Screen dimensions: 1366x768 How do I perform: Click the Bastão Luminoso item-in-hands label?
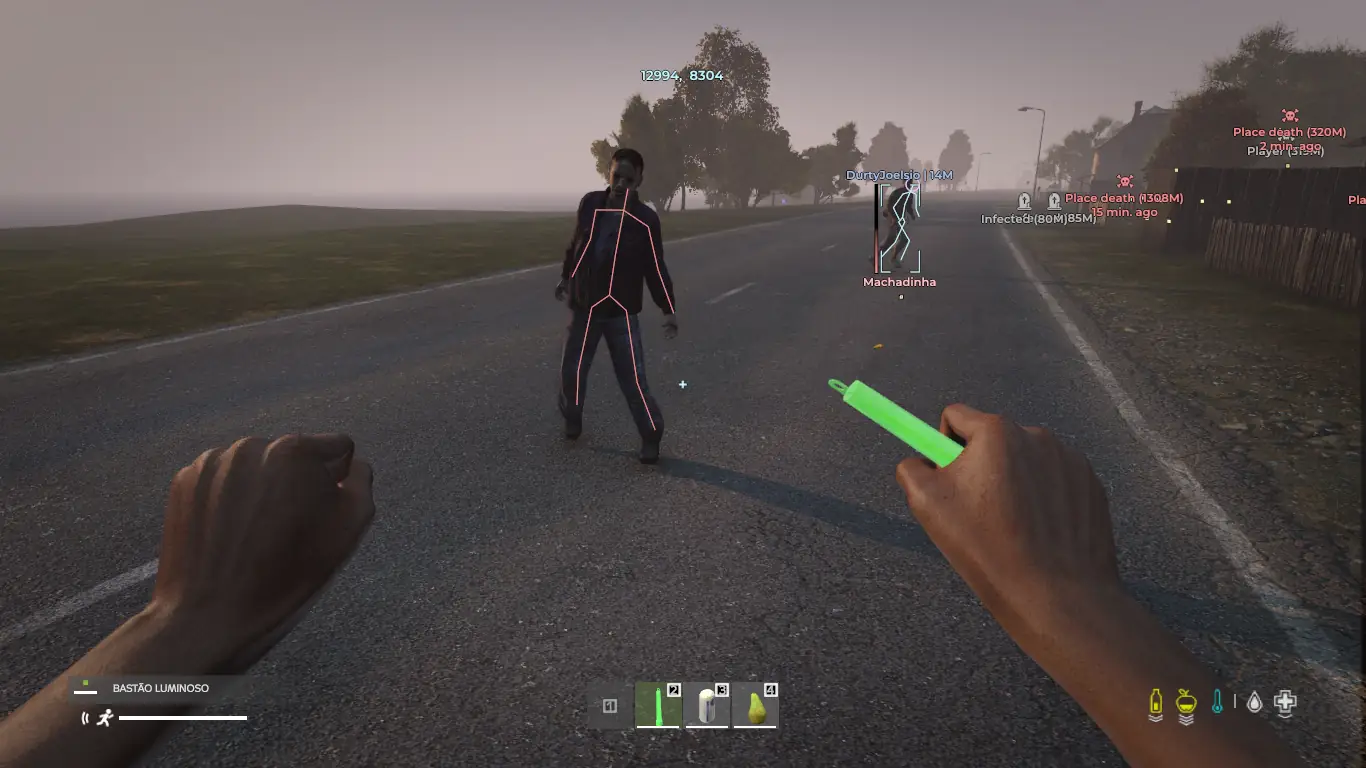click(x=160, y=688)
